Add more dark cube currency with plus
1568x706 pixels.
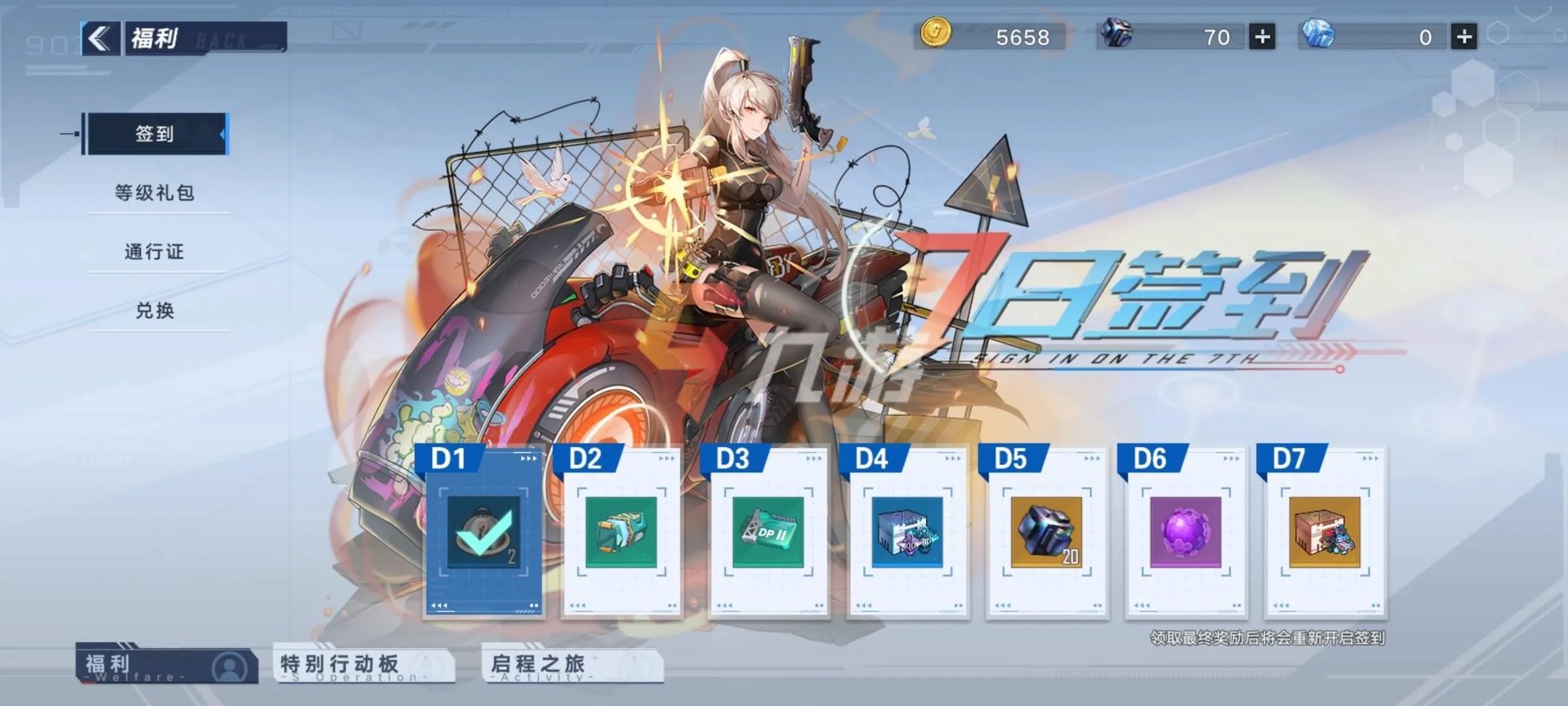click(x=1262, y=37)
